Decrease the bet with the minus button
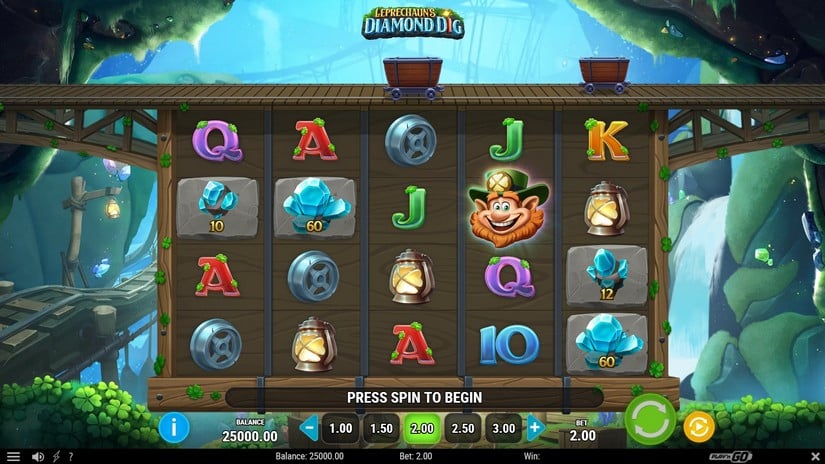The width and height of the screenshot is (825, 464). pos(309,428)
